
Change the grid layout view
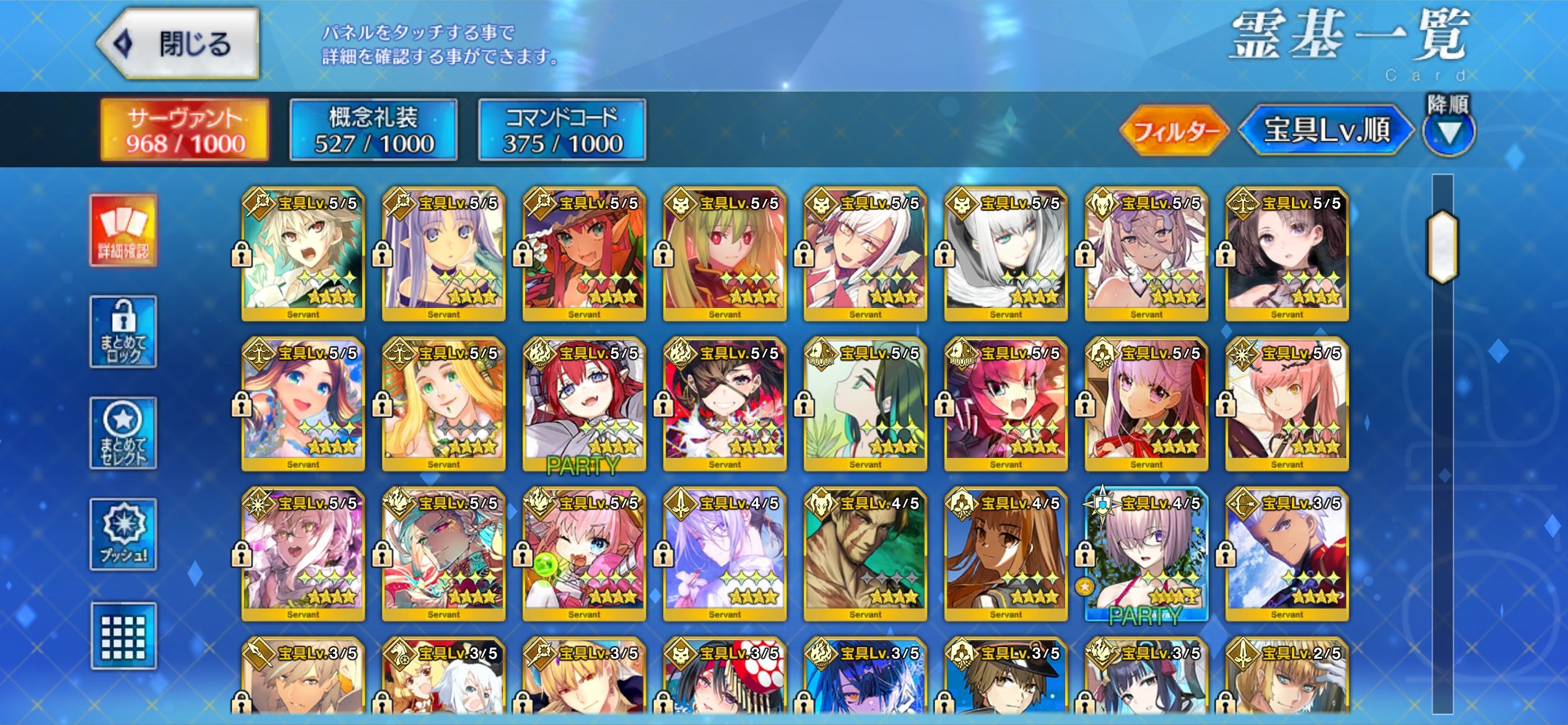point(123,636)
